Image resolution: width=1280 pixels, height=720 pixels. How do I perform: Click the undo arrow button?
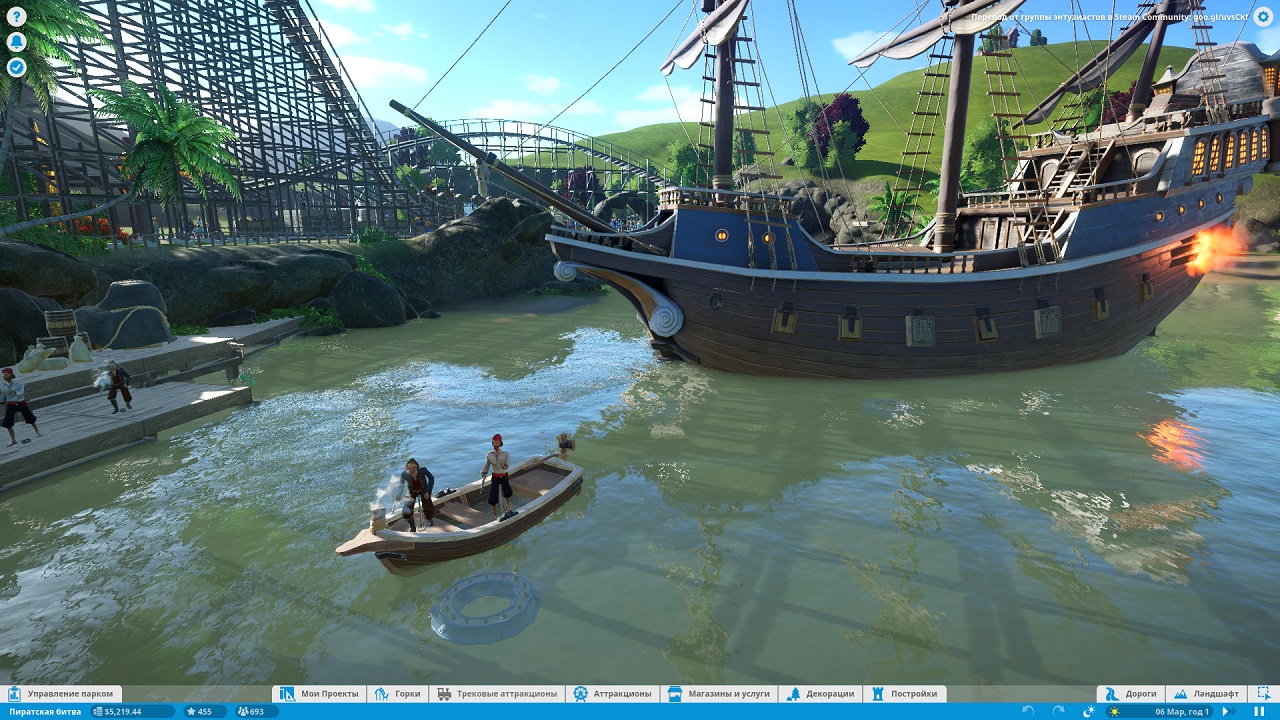click(1028, 711)
